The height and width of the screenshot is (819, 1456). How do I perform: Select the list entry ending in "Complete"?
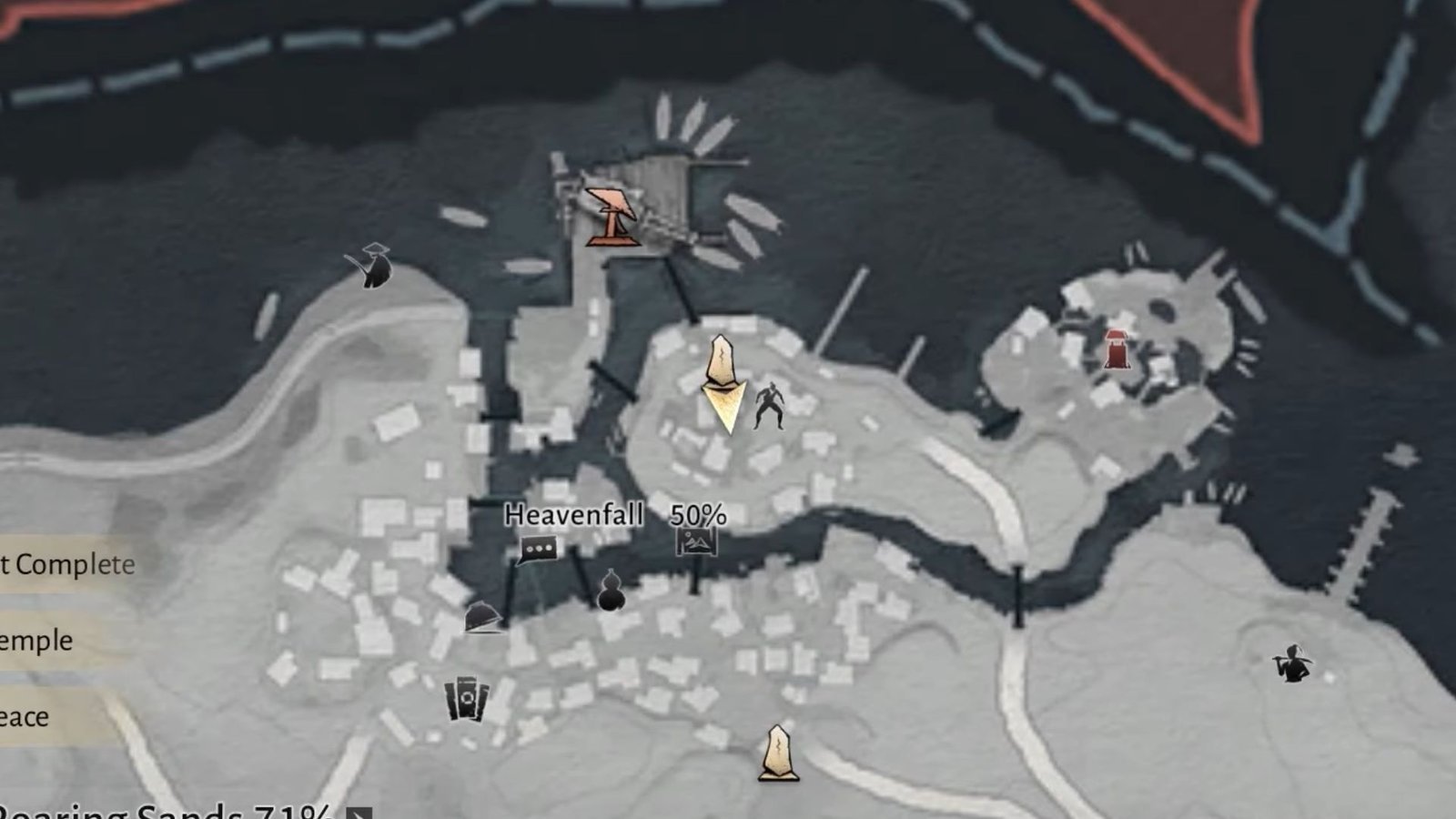66,564
